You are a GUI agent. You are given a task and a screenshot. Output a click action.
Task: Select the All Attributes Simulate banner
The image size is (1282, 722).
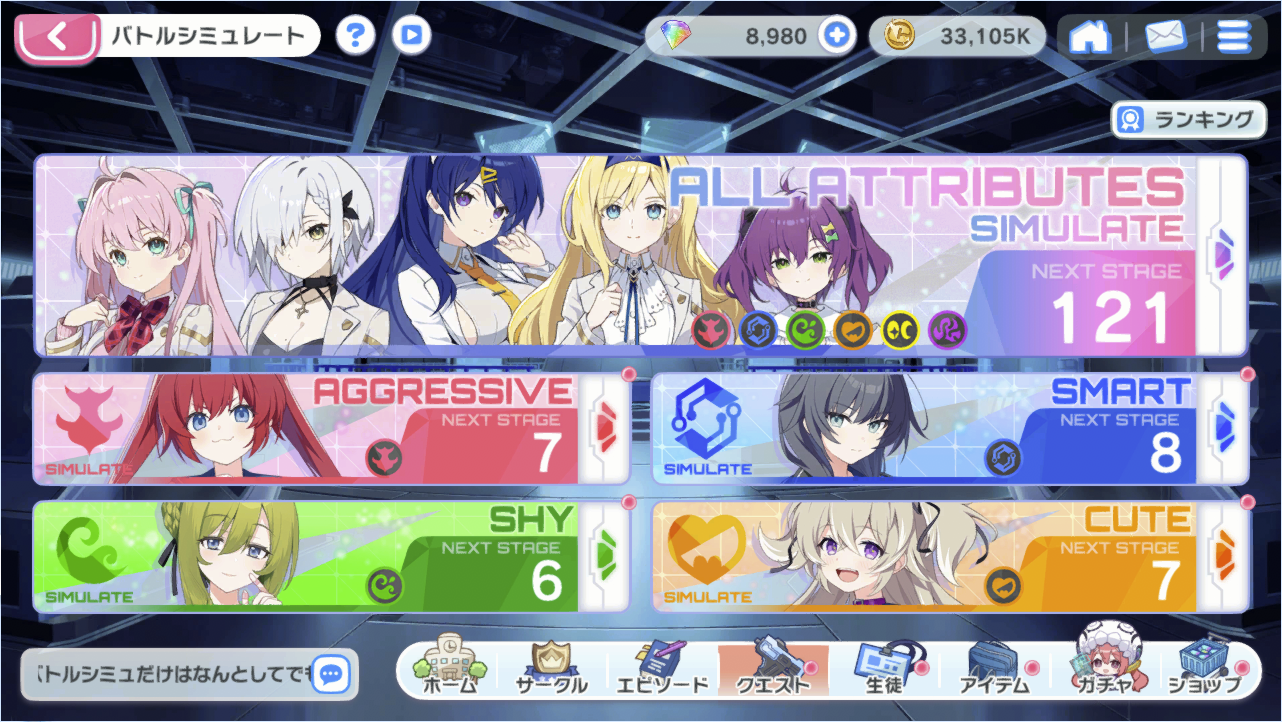coord(640,256)
